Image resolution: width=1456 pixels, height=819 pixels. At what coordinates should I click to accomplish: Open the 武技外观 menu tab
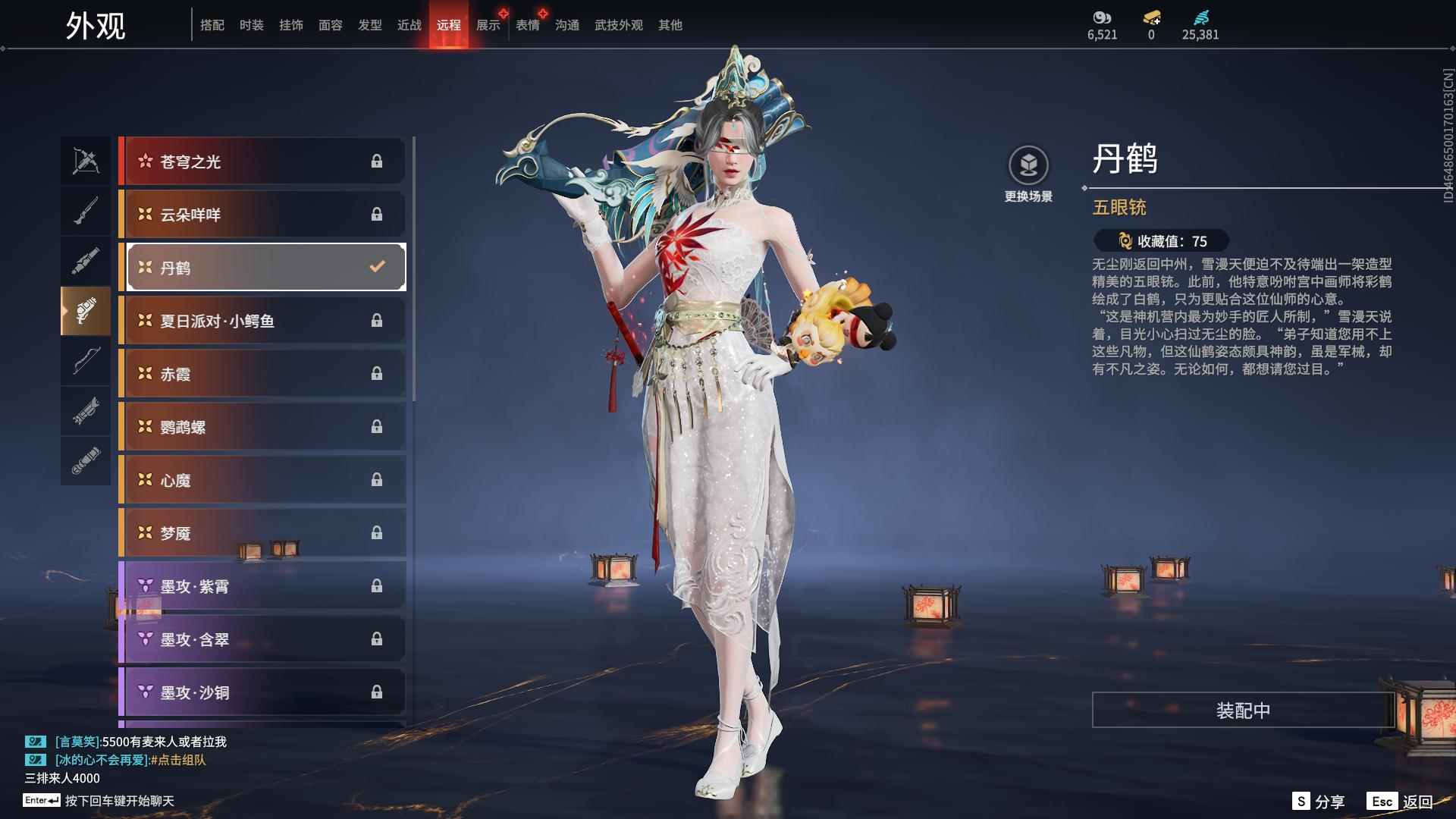coord(618,24)
